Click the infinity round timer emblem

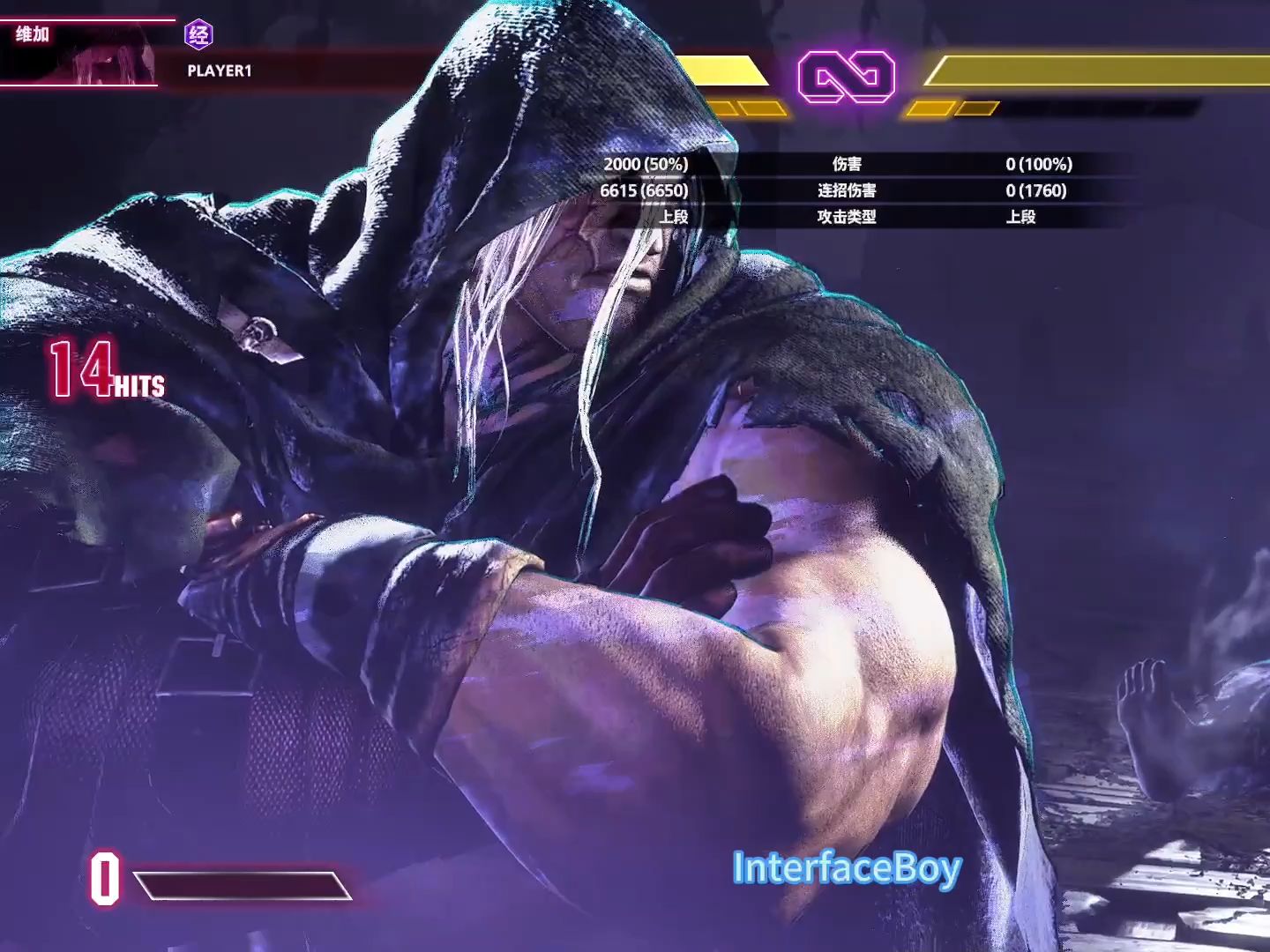coord(846,77)
